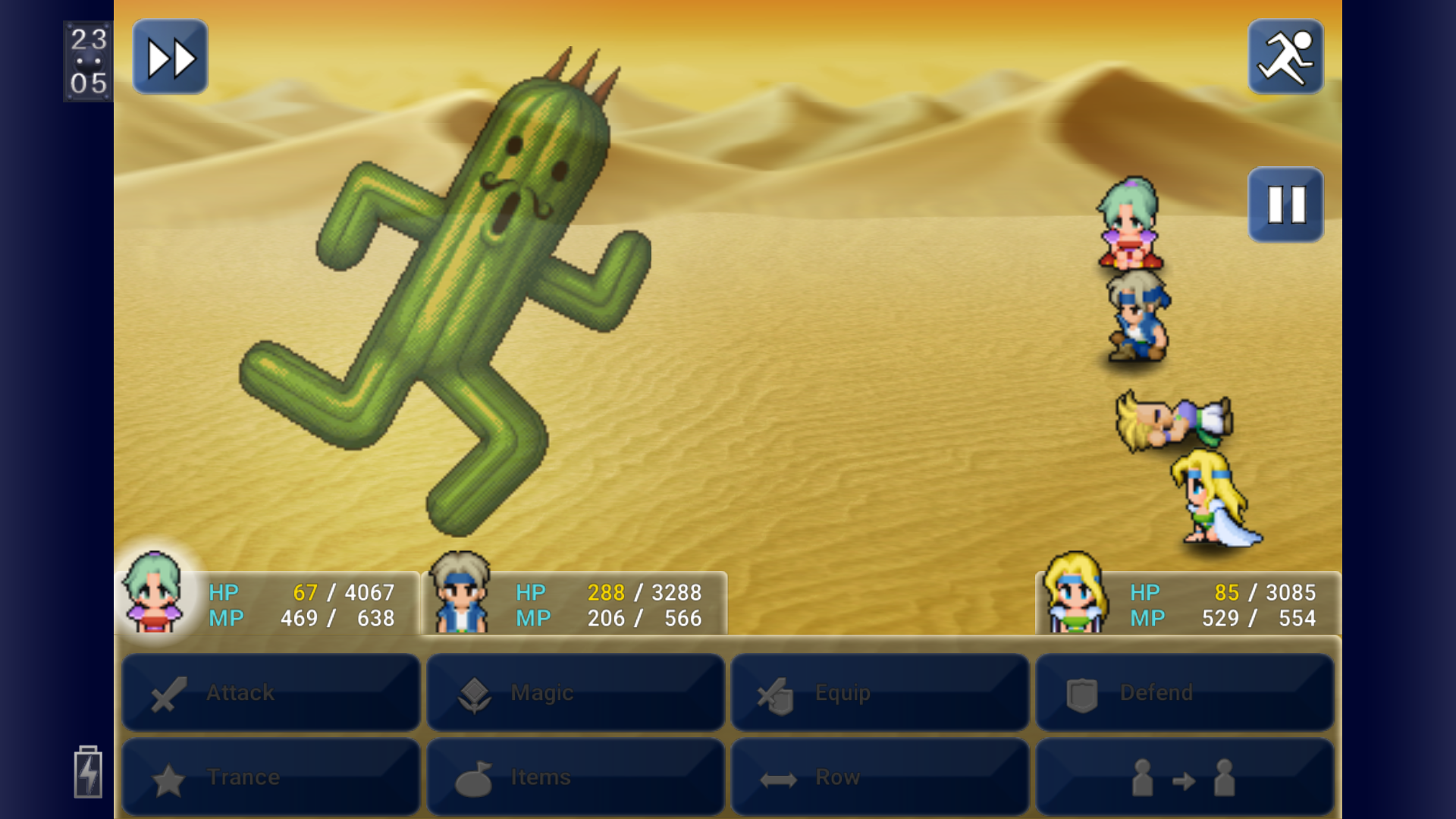Image resolution: width=1456 pixels, height=819 pixels.
Task: Pause the battle
Action: [1285, 205]
